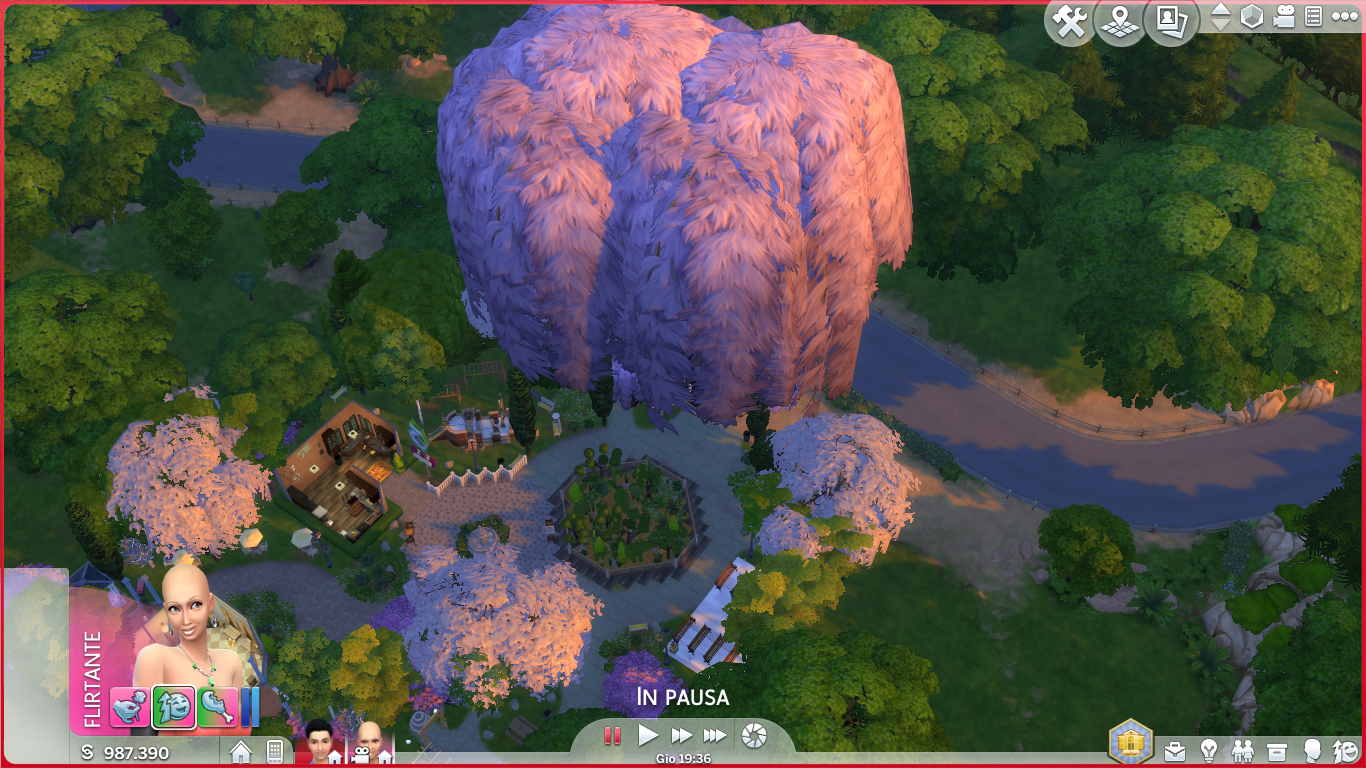This screenshot has height=768, width=1366.
Task: Switch to the dark-haired Sim portrait
Action: point(320,740)
